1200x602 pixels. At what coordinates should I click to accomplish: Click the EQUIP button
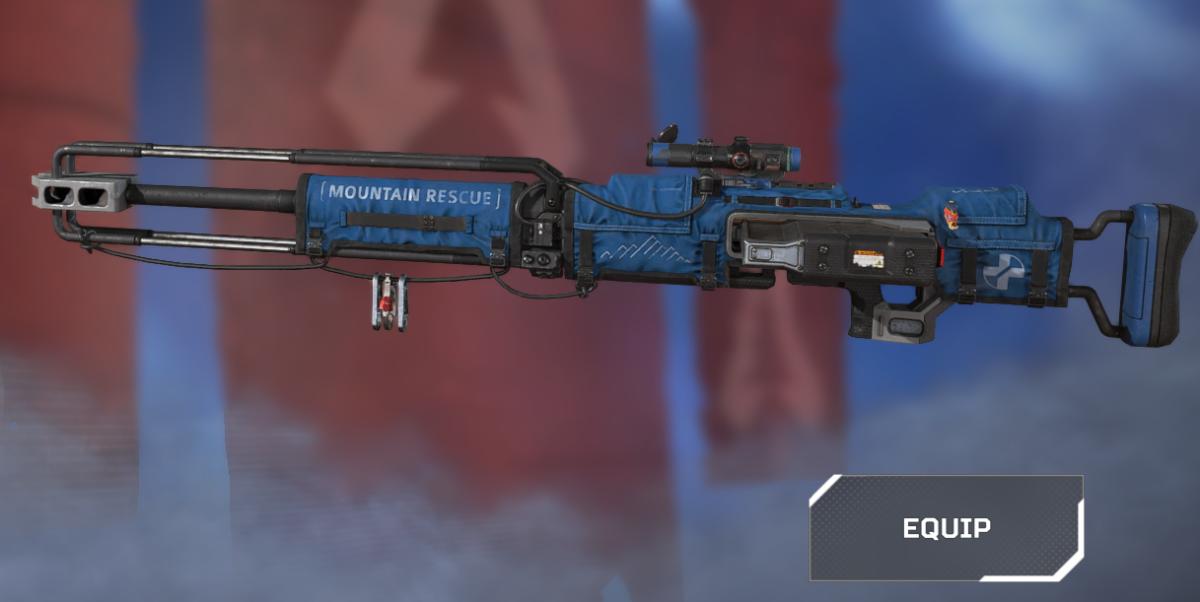946,527
